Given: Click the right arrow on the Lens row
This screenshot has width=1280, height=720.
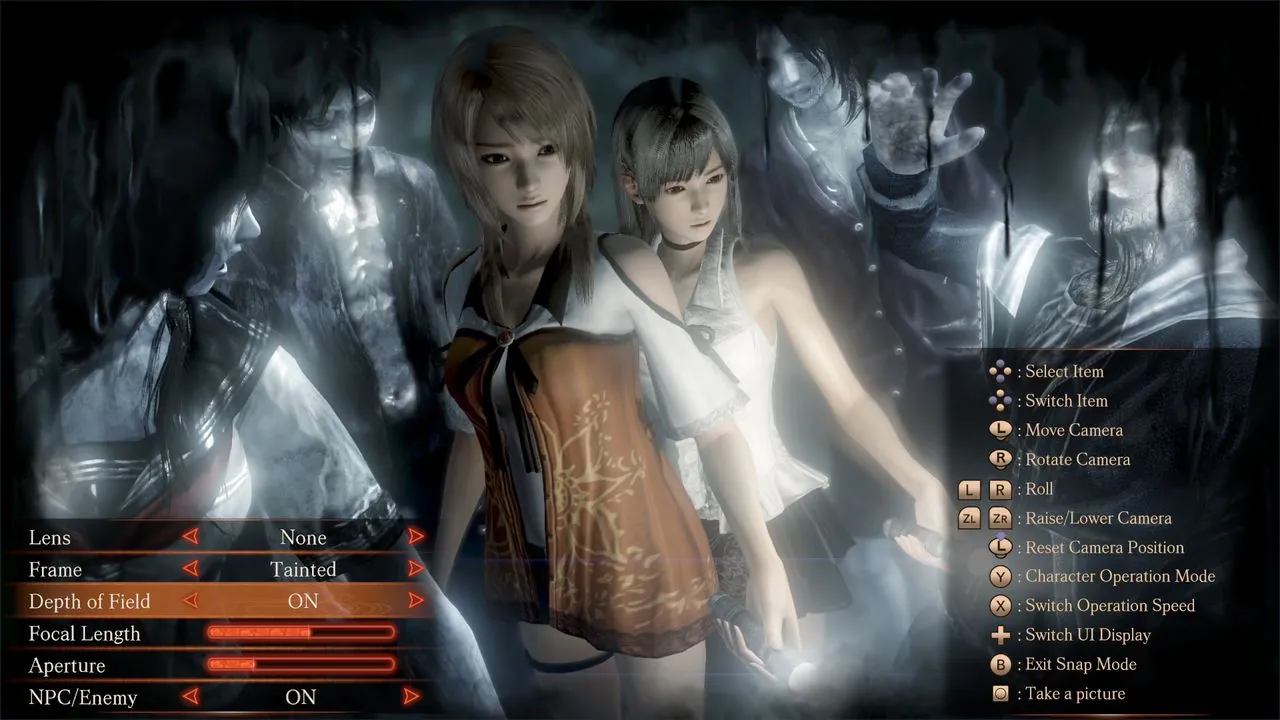Looking at the screenshot, I should pos(415,537).
